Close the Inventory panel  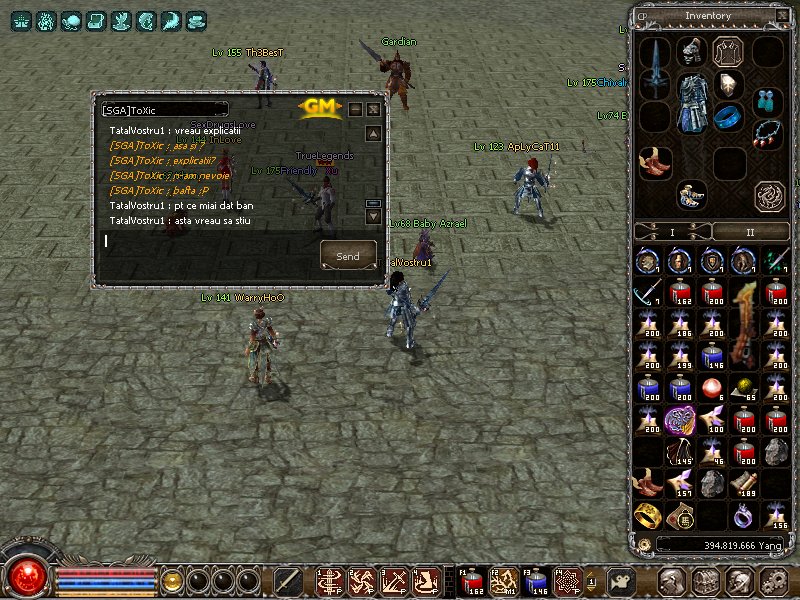pyautogui.click(x=781, y=15)
